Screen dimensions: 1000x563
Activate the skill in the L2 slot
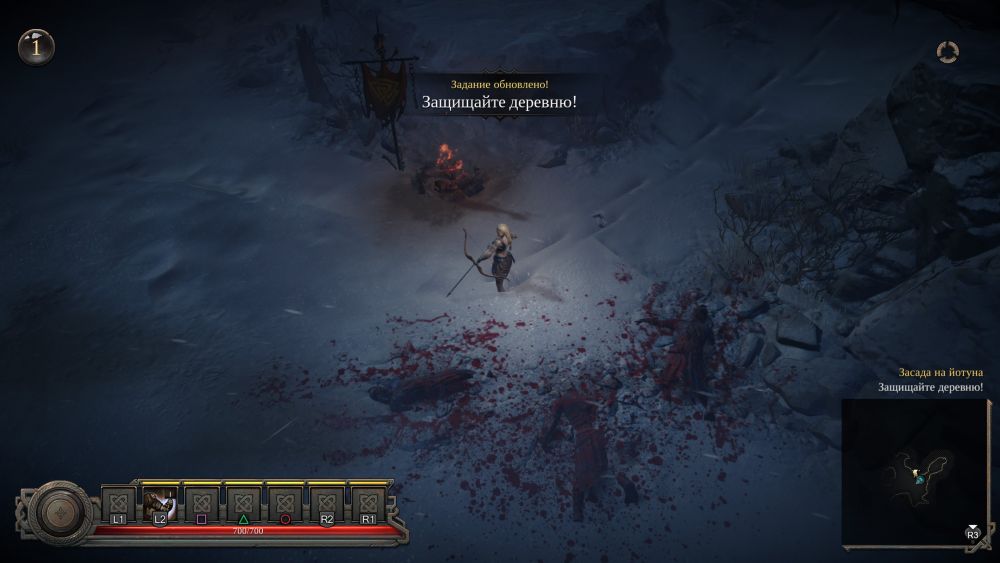[x=160, y=503]
